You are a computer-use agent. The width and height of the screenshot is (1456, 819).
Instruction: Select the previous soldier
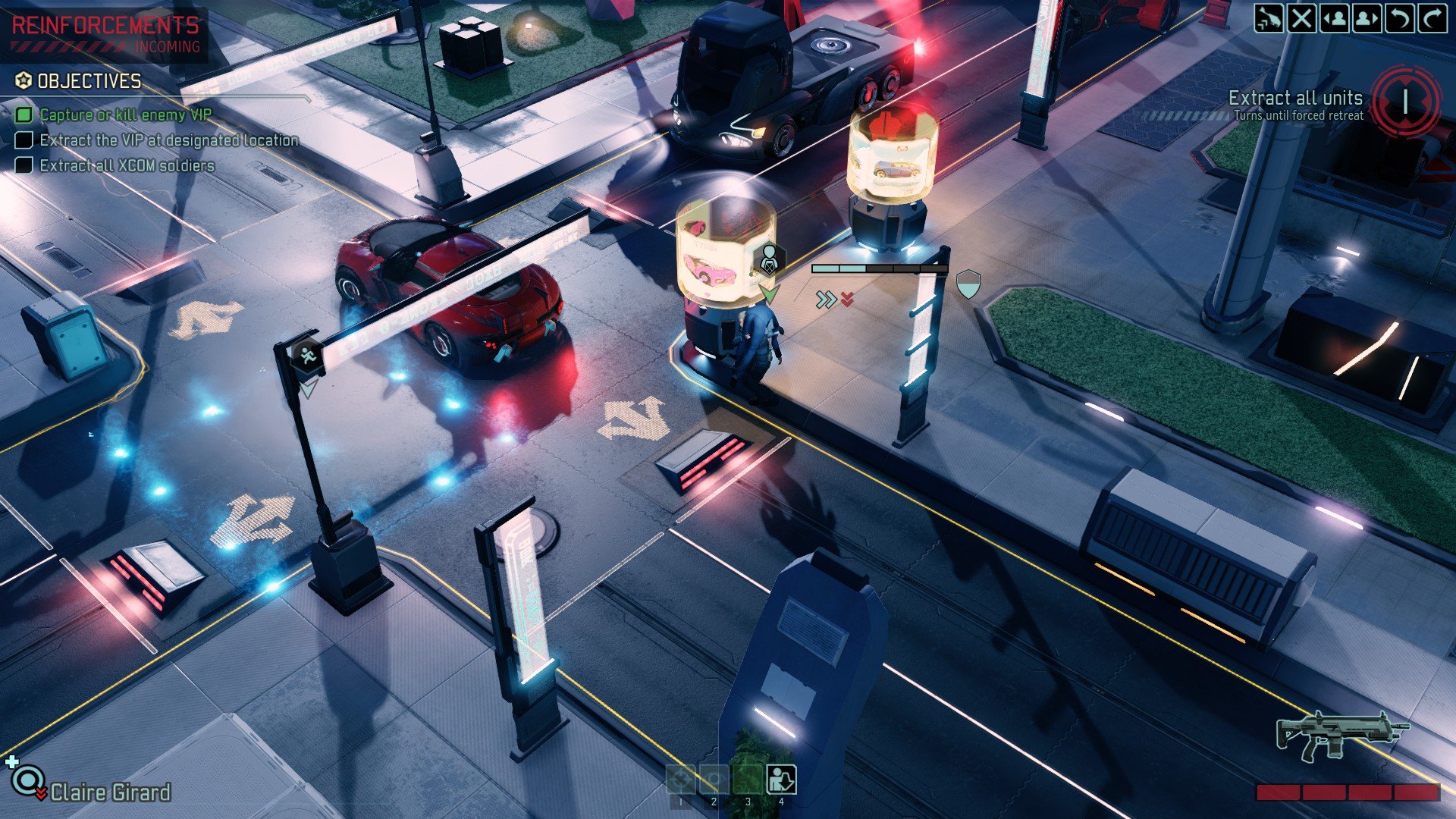(1335, 17)
